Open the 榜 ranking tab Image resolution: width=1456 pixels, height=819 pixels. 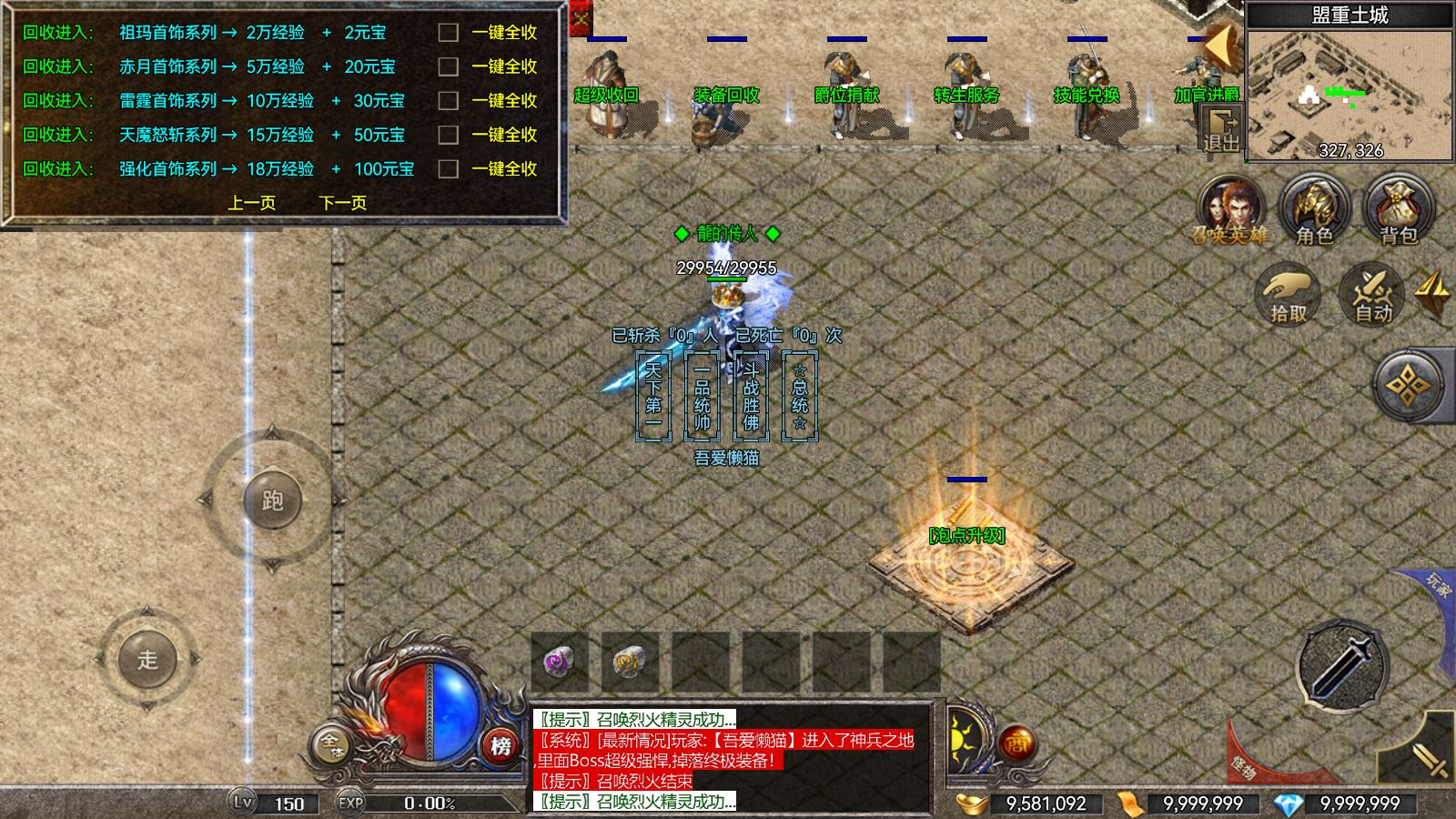click(499, 743)
